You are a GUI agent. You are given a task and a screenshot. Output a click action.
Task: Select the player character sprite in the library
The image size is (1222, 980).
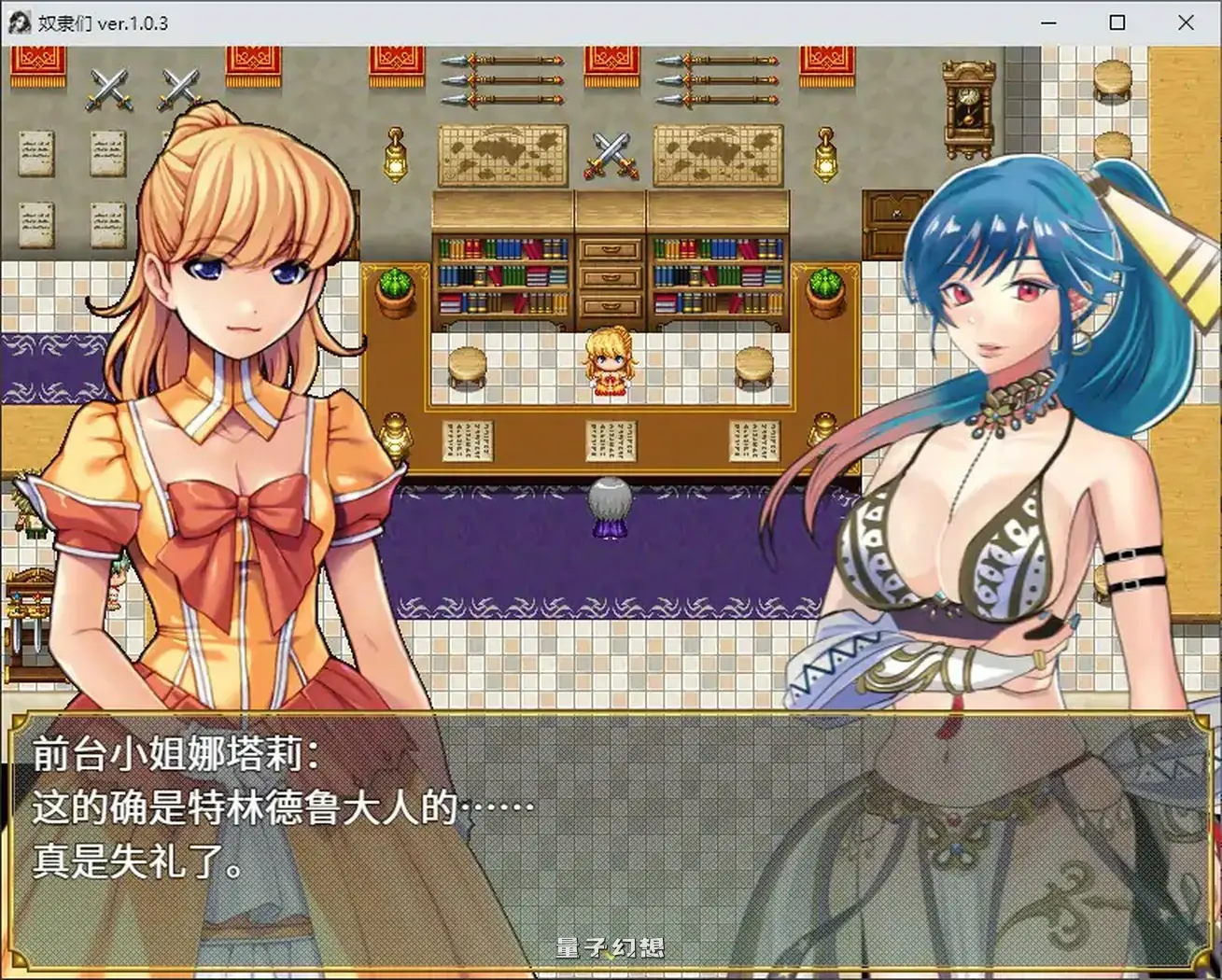[x=609, y=364]
